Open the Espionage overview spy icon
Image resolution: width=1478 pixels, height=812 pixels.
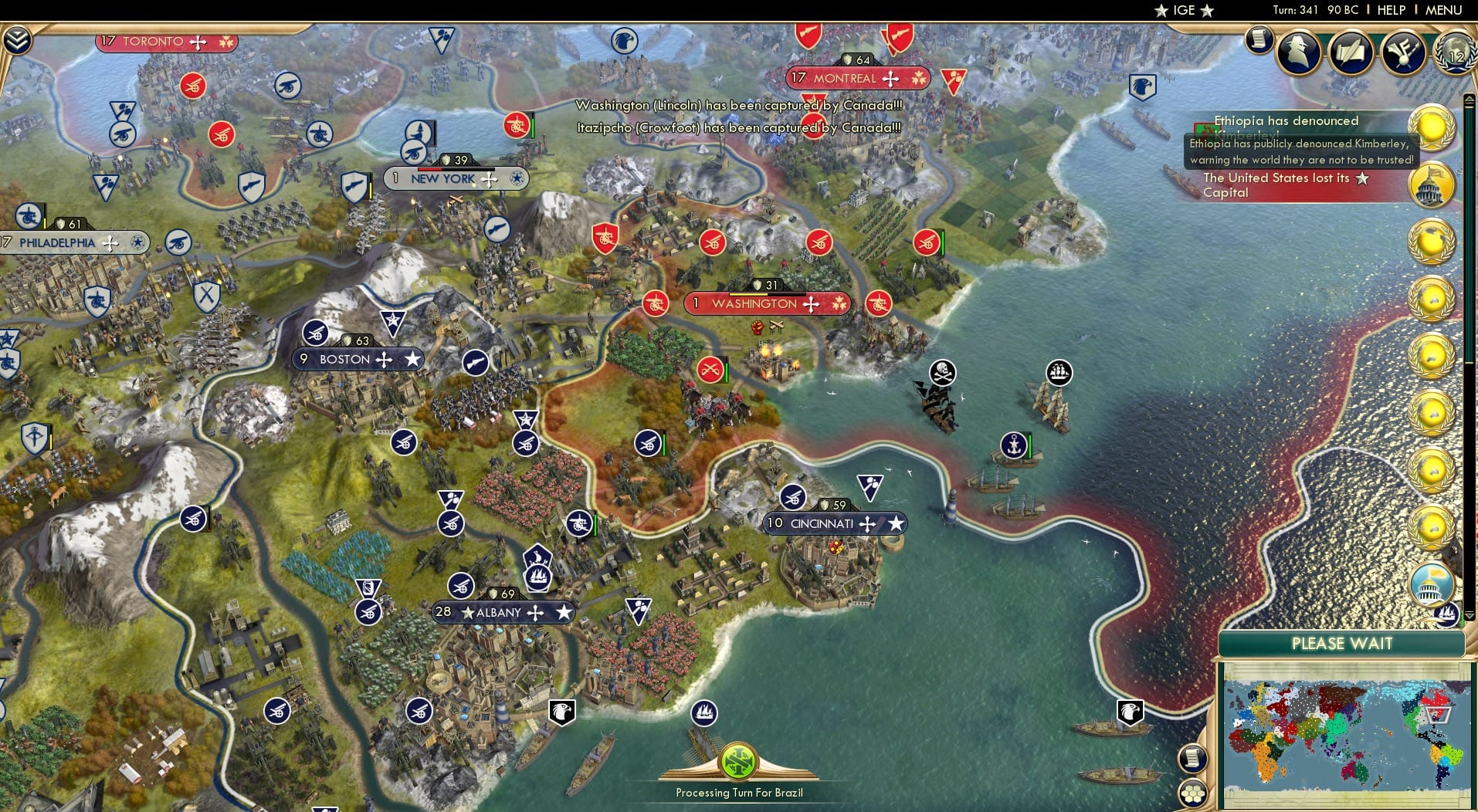tap(1298, 52)
